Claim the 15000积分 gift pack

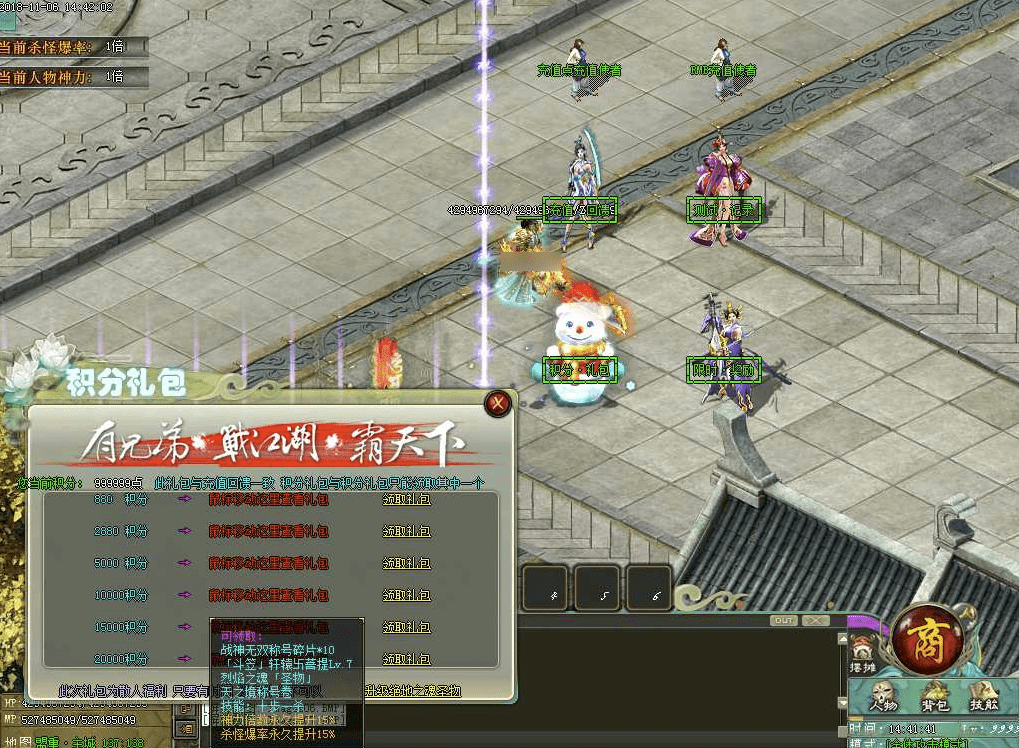(407, 627)
